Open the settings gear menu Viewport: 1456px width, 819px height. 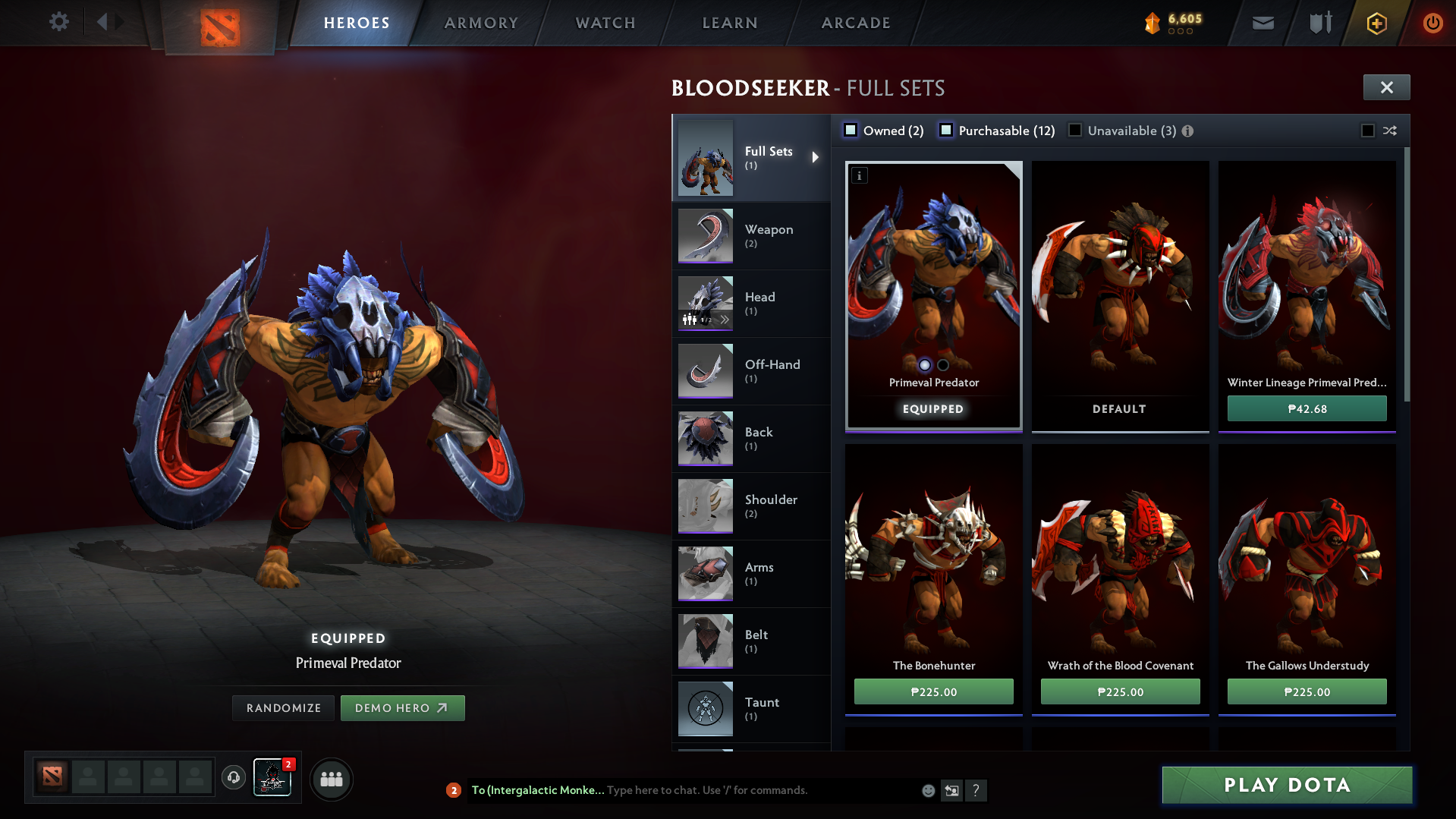pyautogui.click(x=59, y=22)
